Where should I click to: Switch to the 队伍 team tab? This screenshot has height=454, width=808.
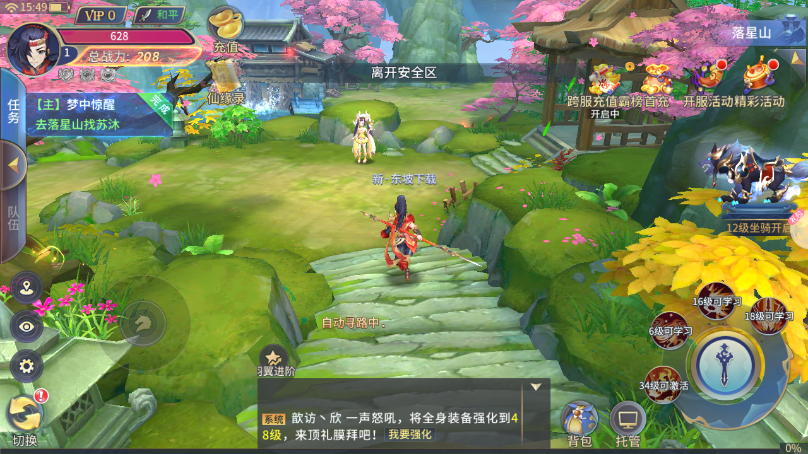(13, 217)
